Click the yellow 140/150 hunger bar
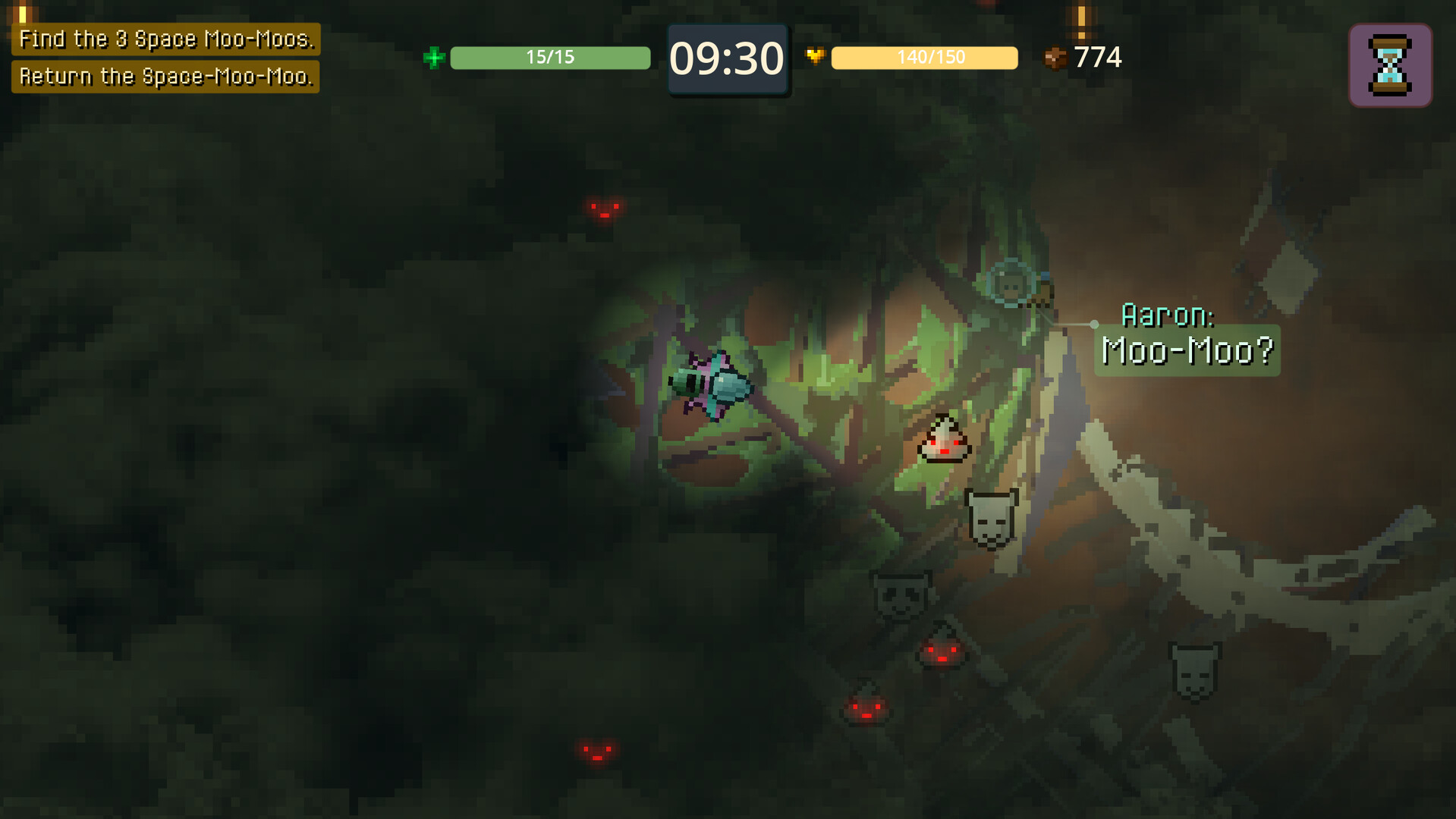1456x819 pixels. (924, 57)
